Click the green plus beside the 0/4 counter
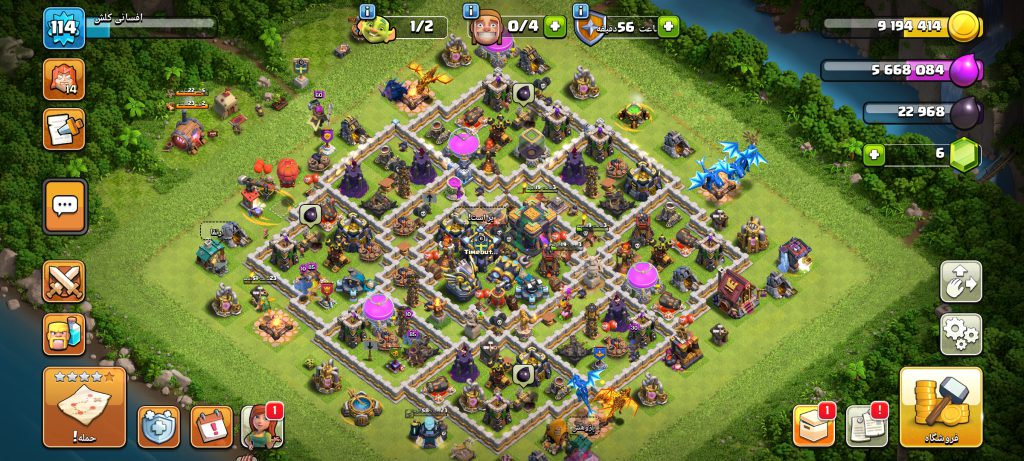This screenshot has height=461, width=1024. click(554, 27)
